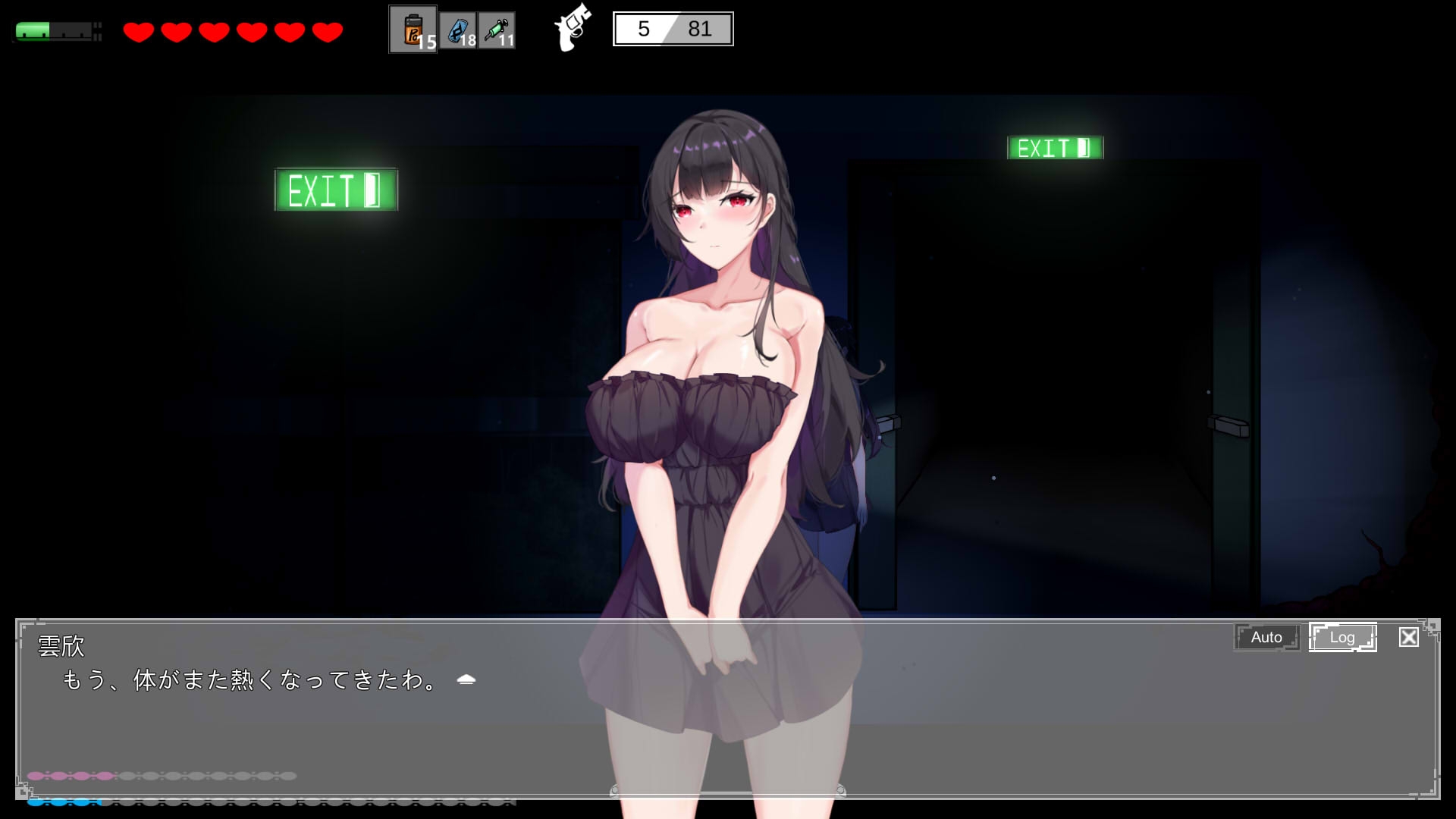Select the left EXIT sign in the scene

pyautogui.click(x=335, y=190)
